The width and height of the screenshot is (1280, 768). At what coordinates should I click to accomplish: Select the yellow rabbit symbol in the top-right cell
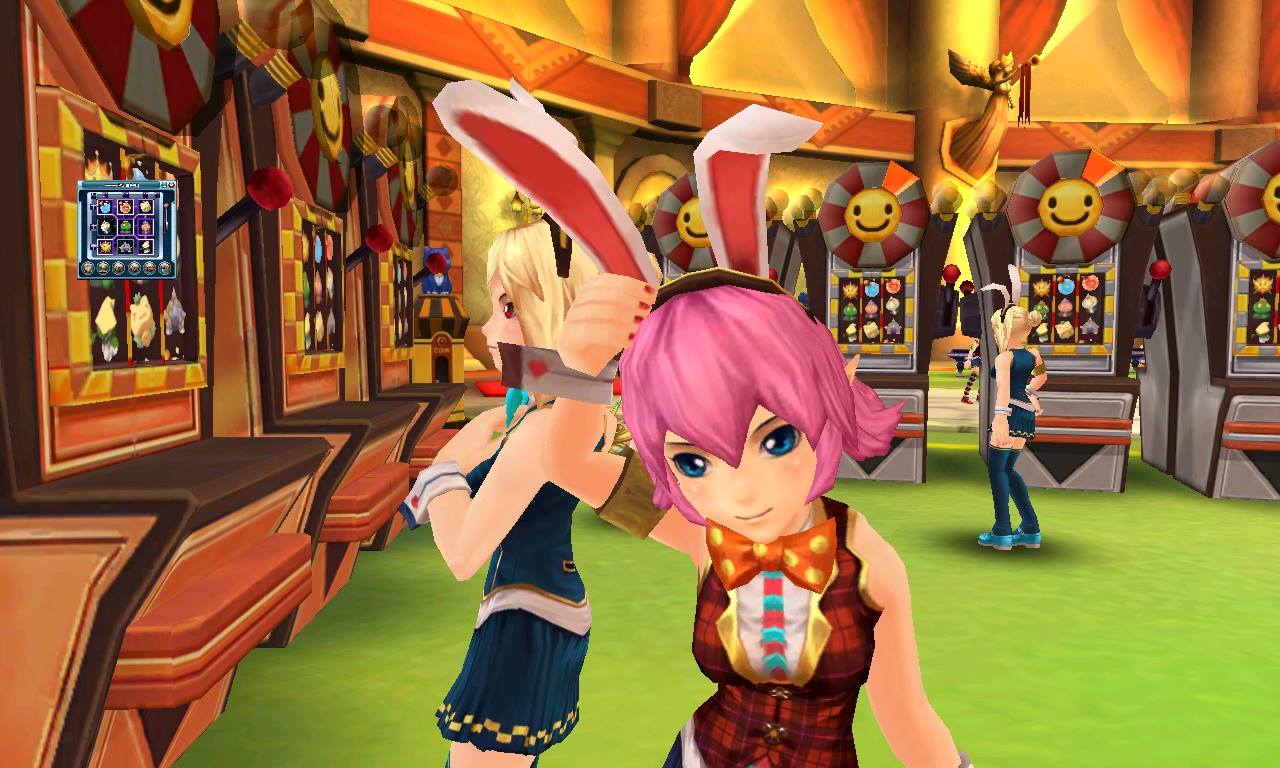[x=146, y=207]
